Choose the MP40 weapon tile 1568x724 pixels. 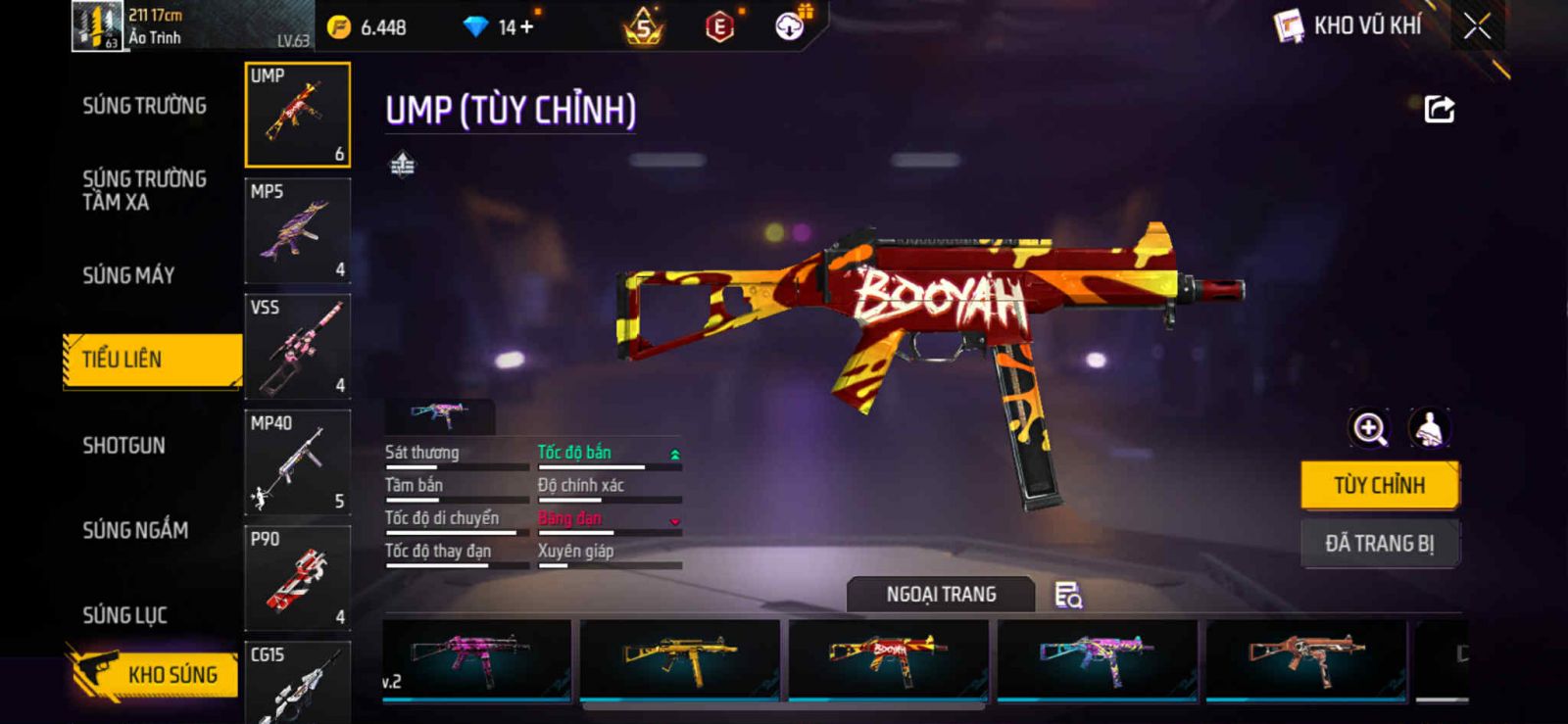click(x=297, y=462)
